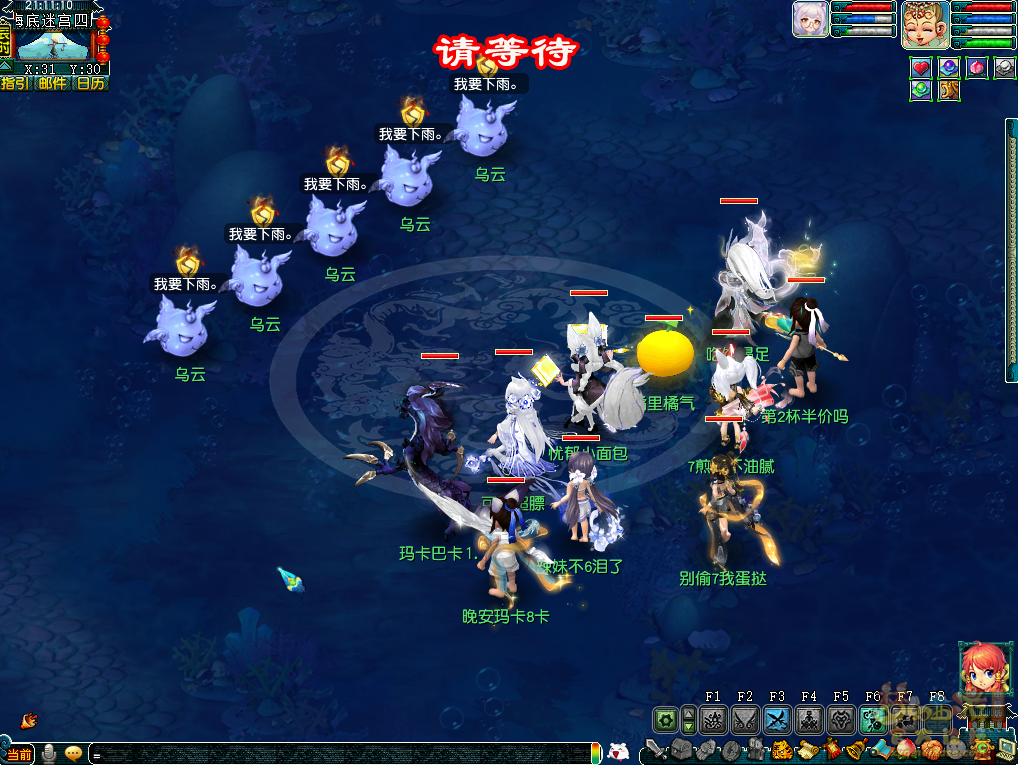This screenshot has height=765, width=1018.
Task: Open the 邮件 mail button
Action: [52, 83]
